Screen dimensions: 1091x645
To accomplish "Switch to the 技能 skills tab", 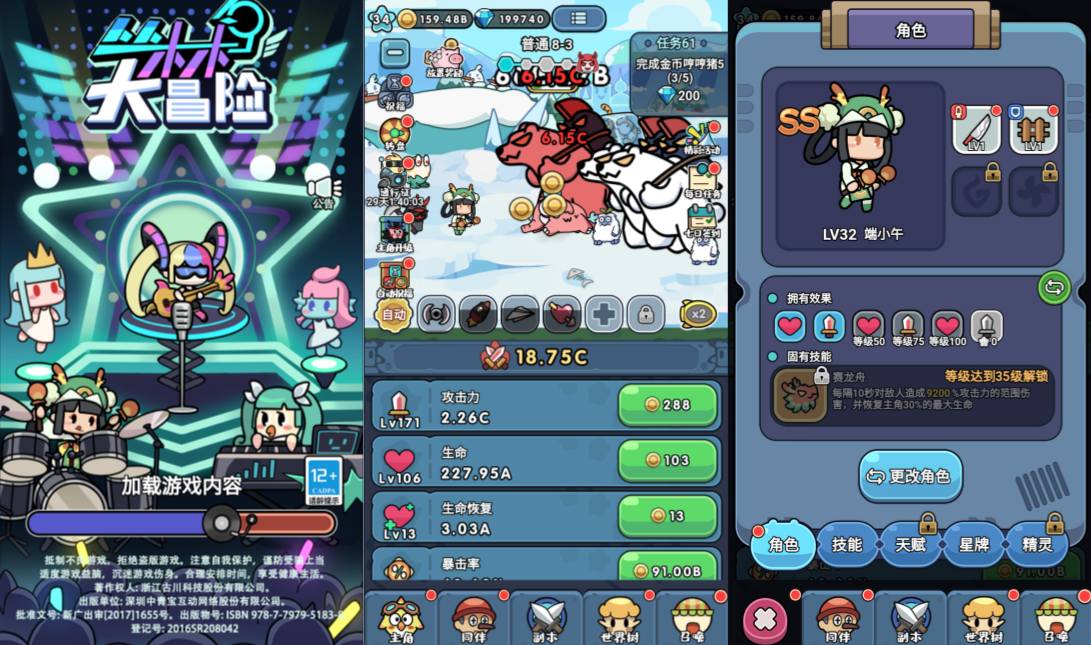I will coord(846,544).
